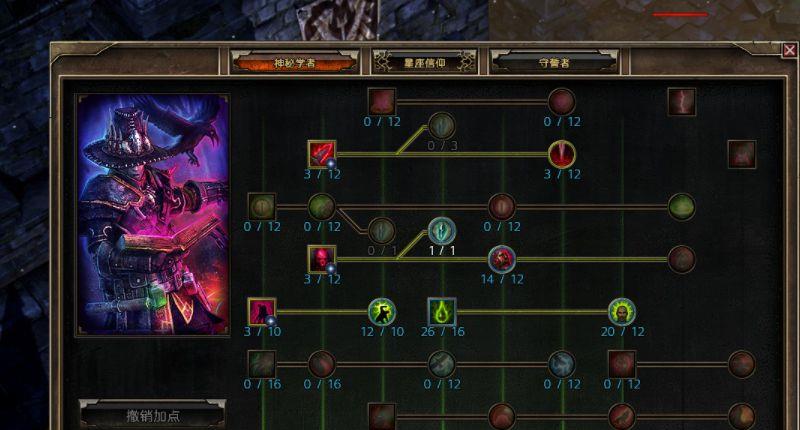Click the red skull square skill at 3/12
Viewport: 800px width, 430px height.
pyautogui.click(x=322, y=260)
